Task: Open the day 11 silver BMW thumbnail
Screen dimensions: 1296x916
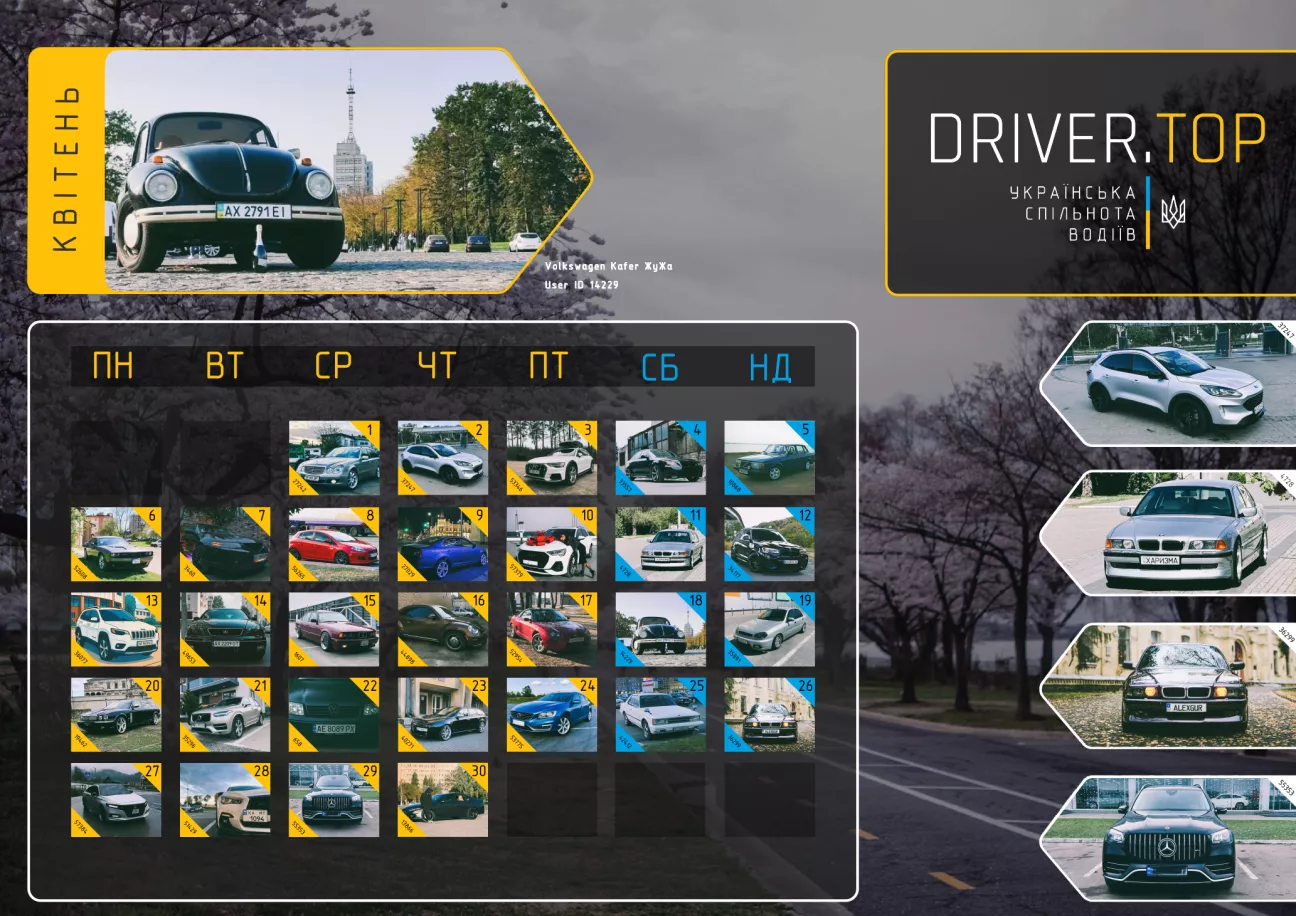Action: point(660,544)
